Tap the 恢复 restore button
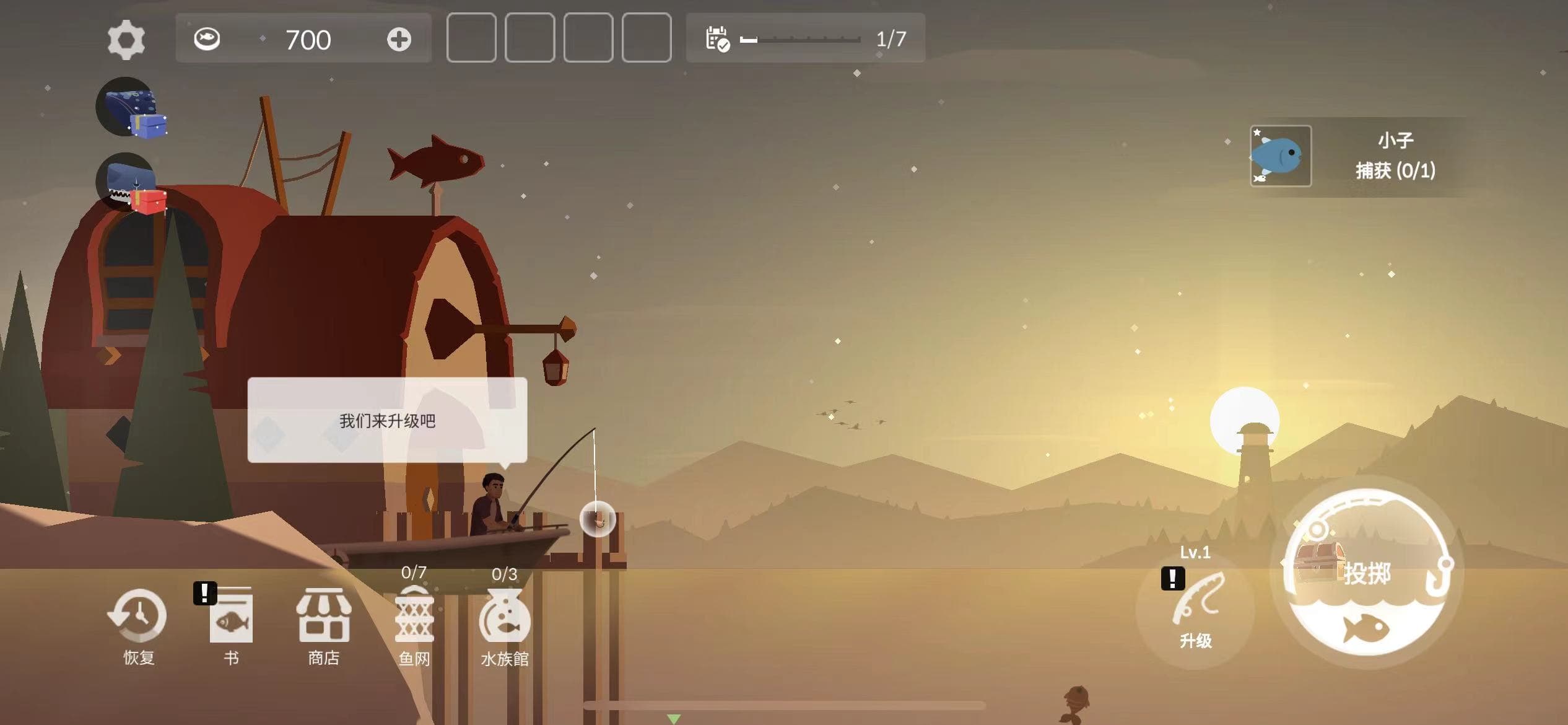Image resolution: width=1568 pixels, height=725 pixels. (x=138, y=626)
